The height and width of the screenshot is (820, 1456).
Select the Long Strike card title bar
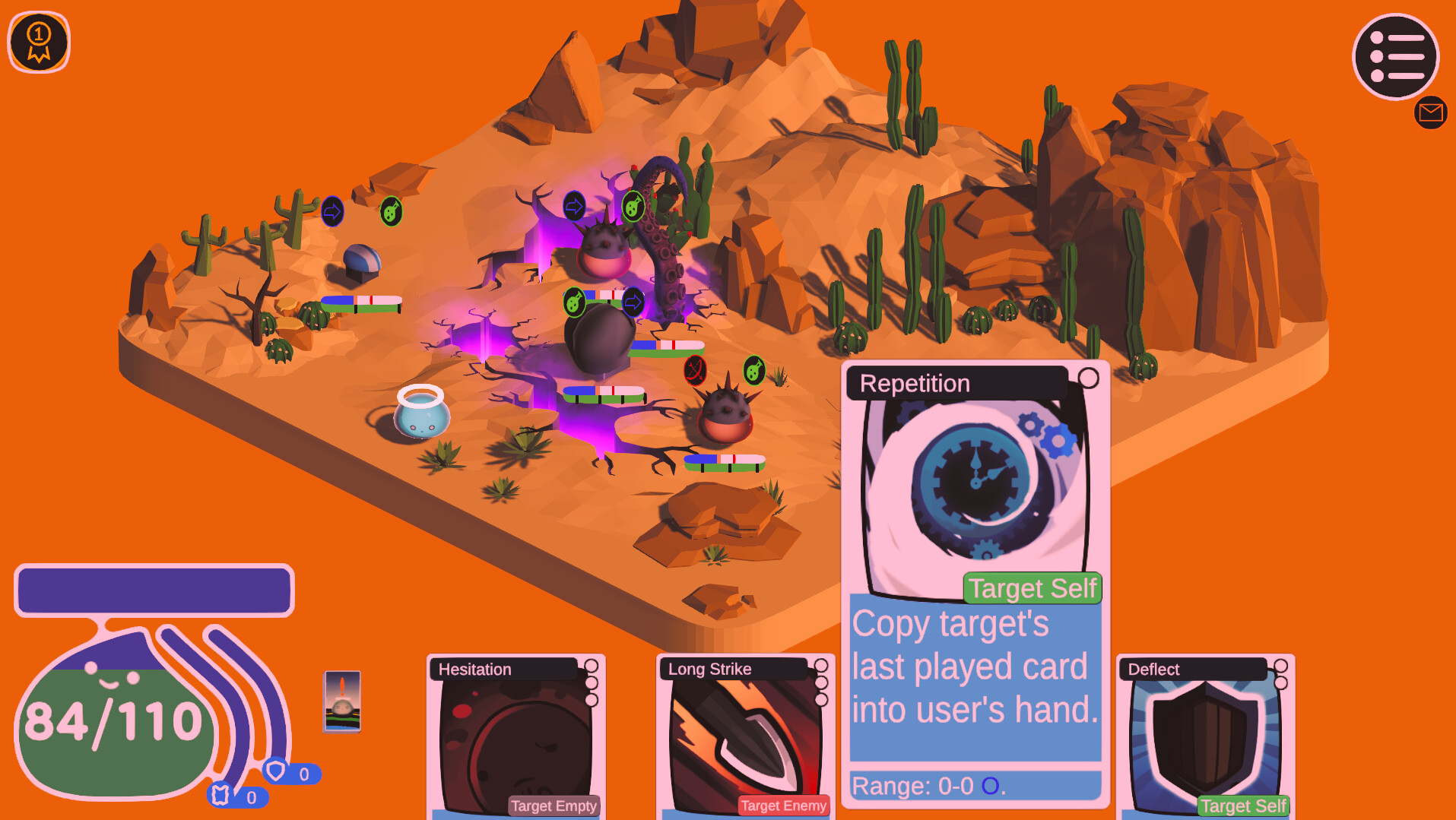click(x=709, y=670)
